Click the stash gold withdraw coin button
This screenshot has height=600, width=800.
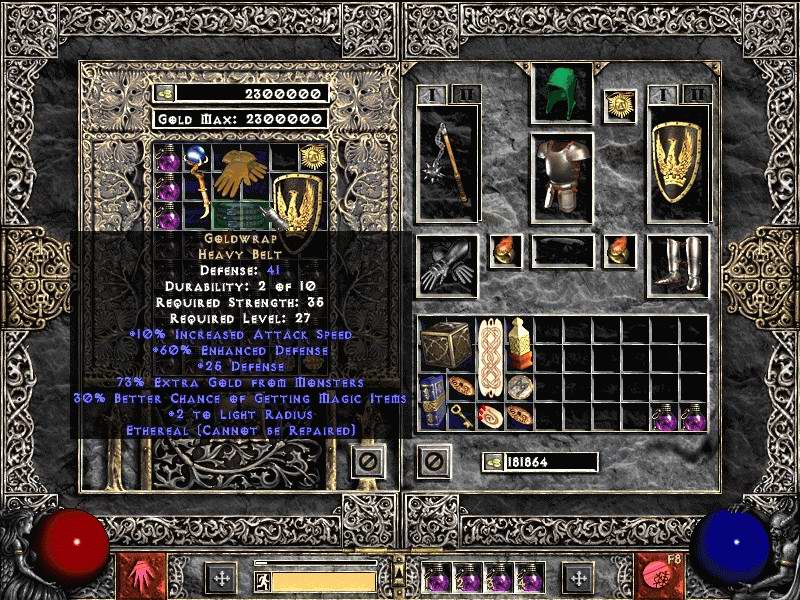165,94
